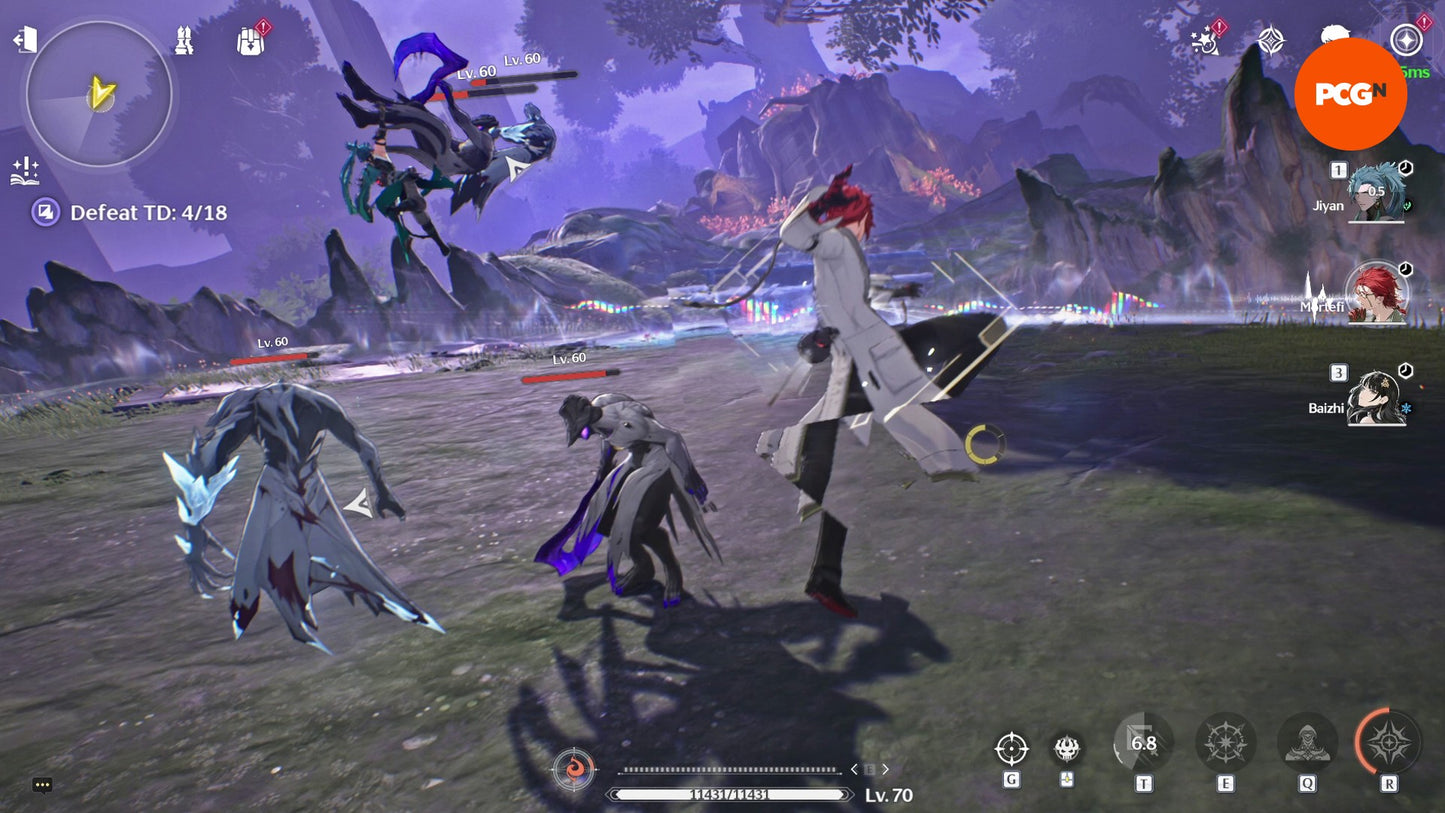Viewport: 1445px width, 813px height.
Task: Activate the hooded figure Echo skill
Action: 1307,743
